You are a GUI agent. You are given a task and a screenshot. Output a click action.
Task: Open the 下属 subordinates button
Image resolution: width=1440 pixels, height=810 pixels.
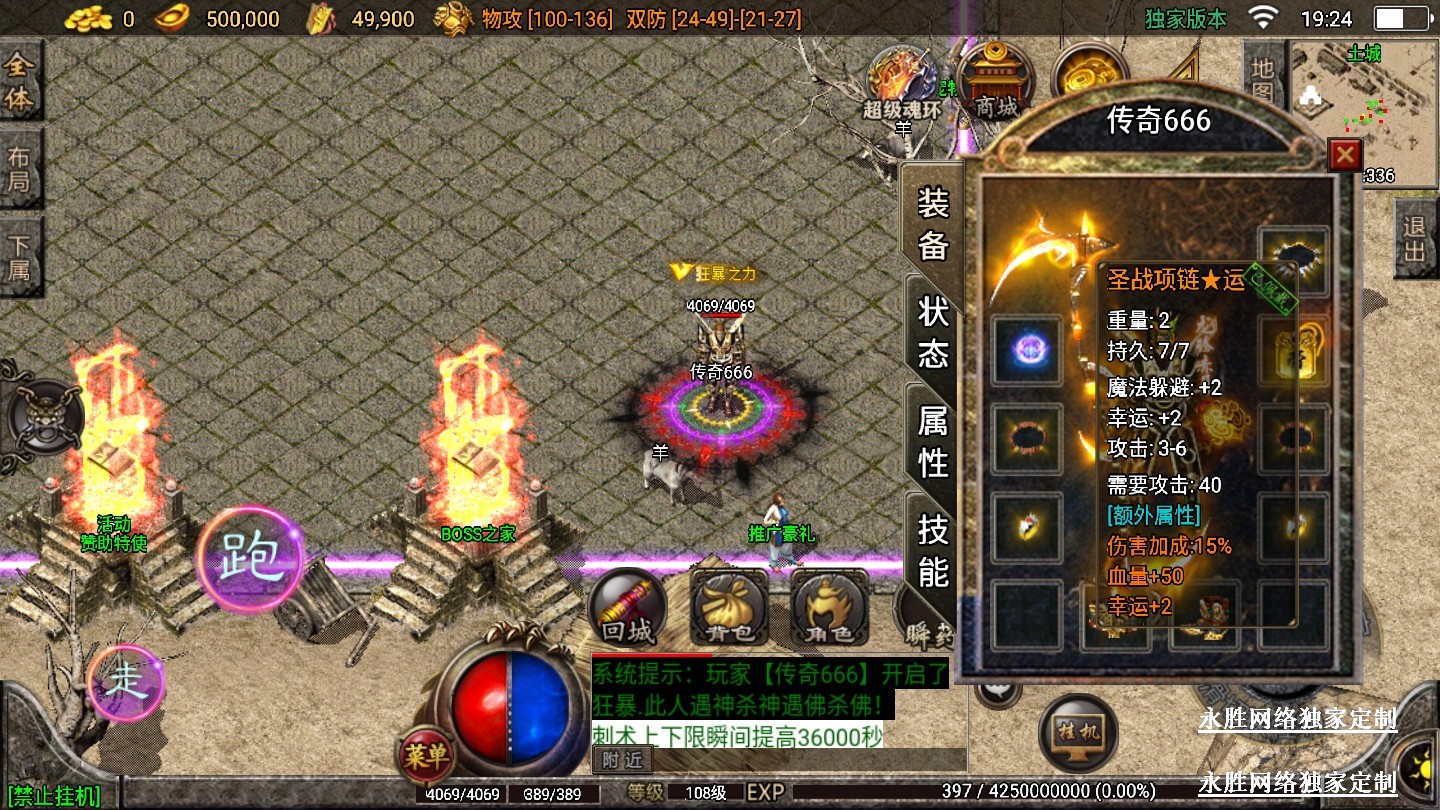[19, 257]
